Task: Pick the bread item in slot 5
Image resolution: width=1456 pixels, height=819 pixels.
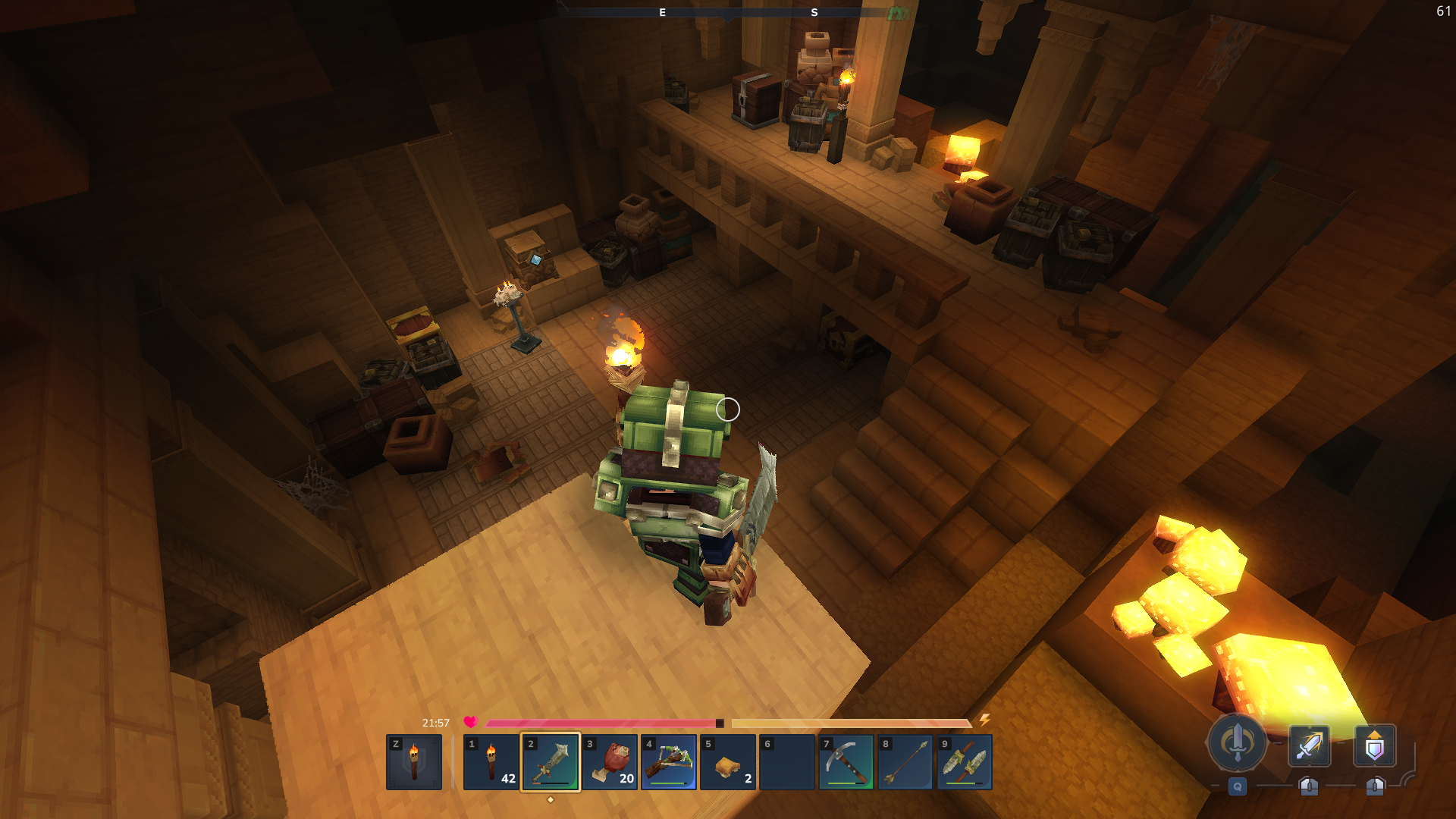Action: pos(728,762)
